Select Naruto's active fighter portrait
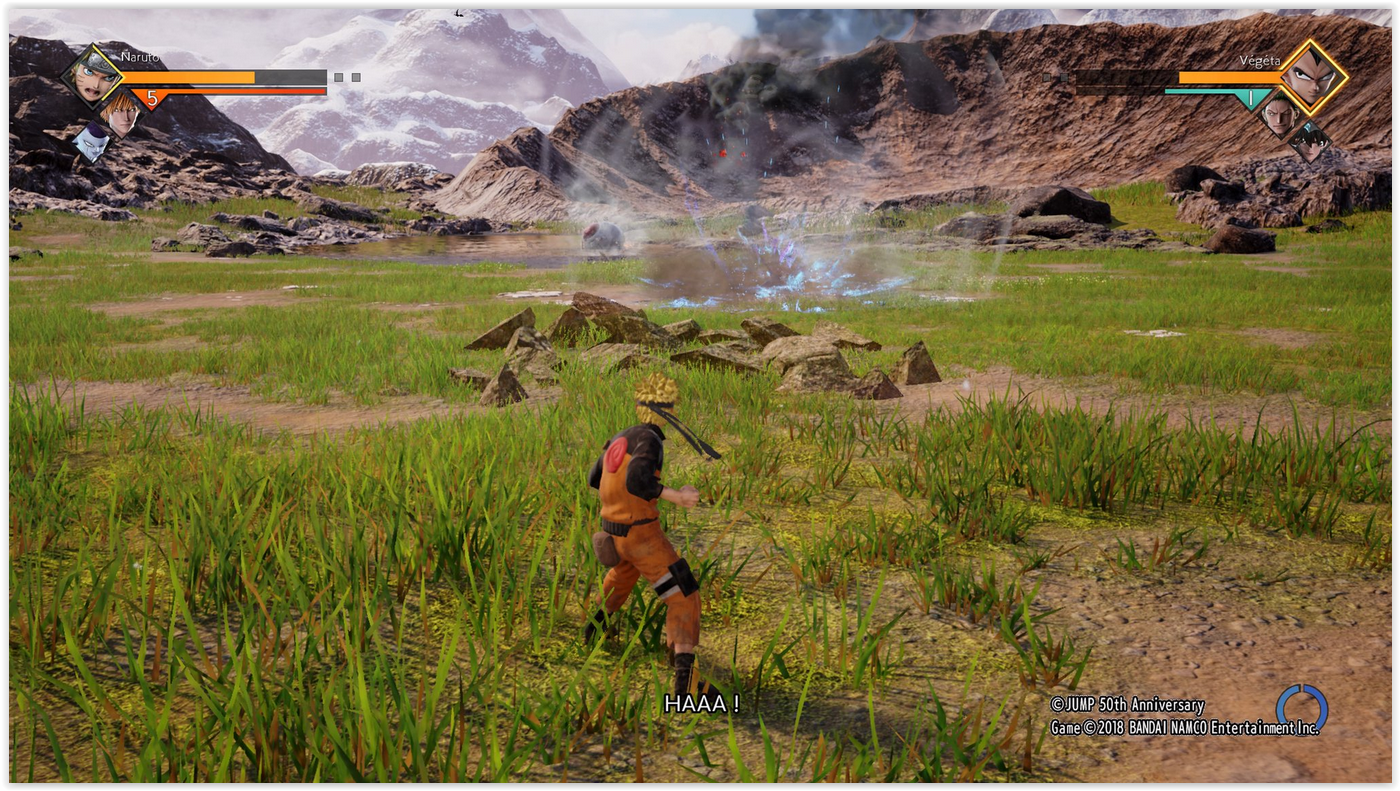Viewport: 1400px width, 791px height. coord(92,75)
